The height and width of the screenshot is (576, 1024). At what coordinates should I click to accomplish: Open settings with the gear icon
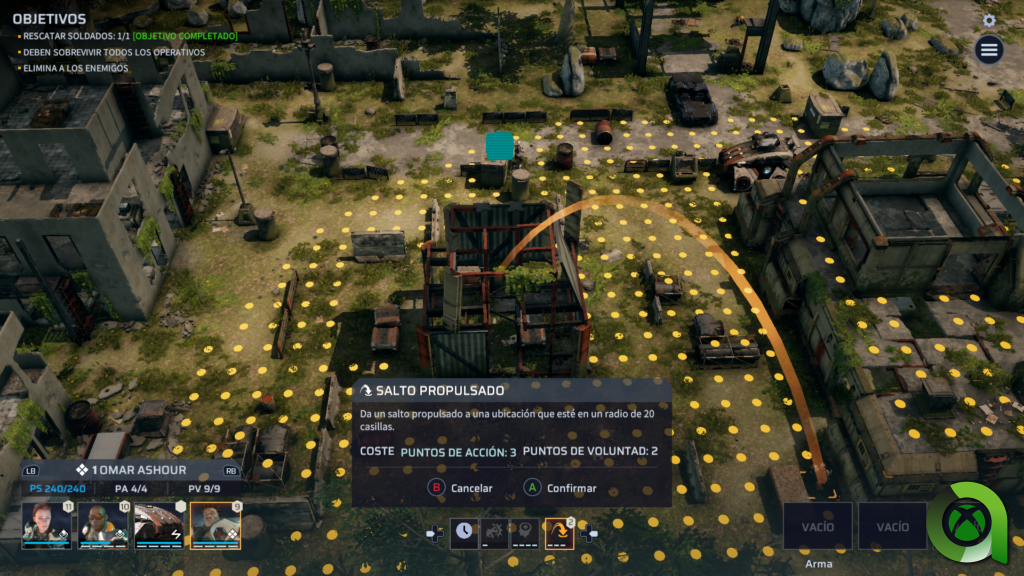(989, 20)
